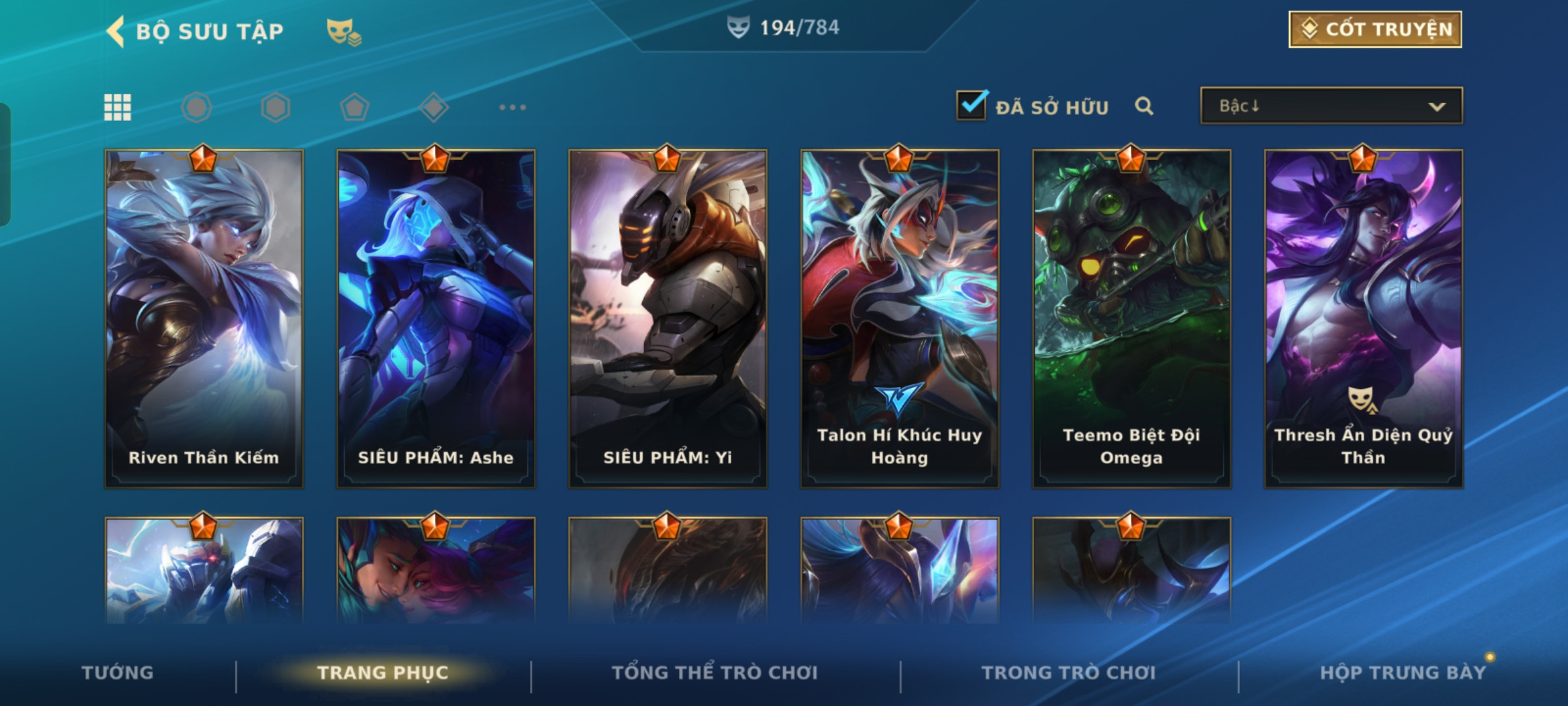Open the SIÊU PHẨM: Yi skin card
Screen dimensions: 1568x706
[x=668, y=318]
